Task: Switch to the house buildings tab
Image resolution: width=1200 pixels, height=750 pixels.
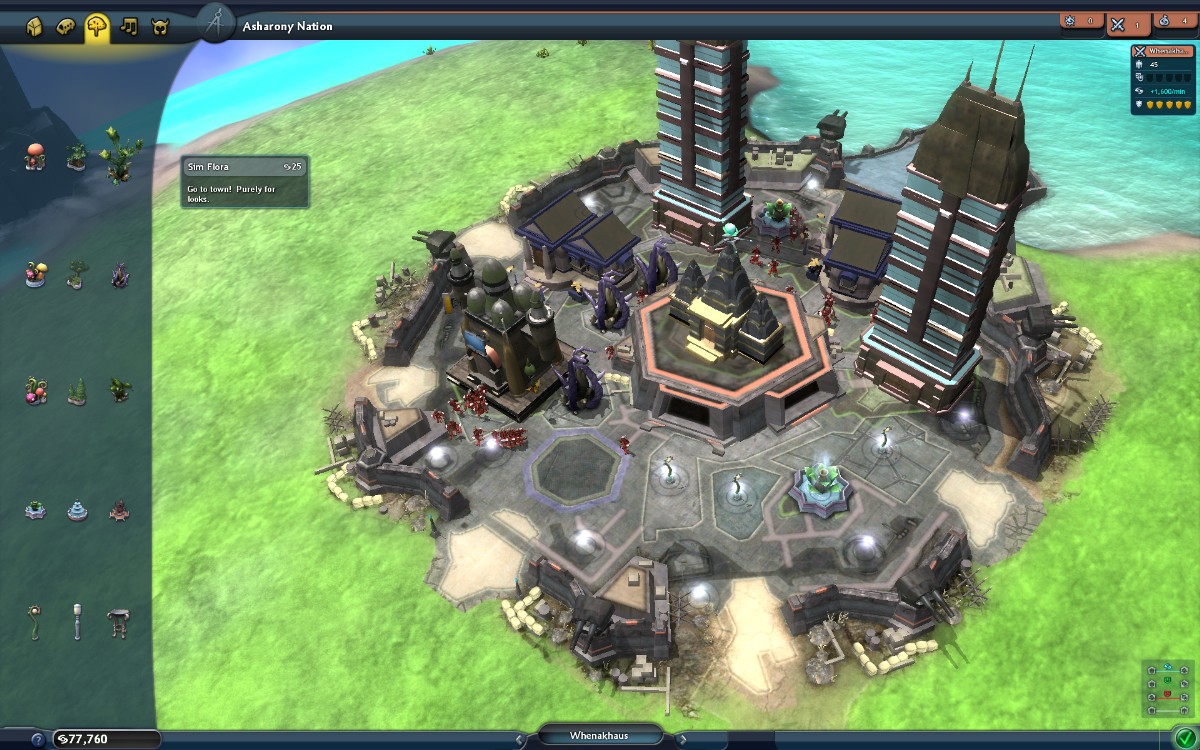Action: click(34, 27)
